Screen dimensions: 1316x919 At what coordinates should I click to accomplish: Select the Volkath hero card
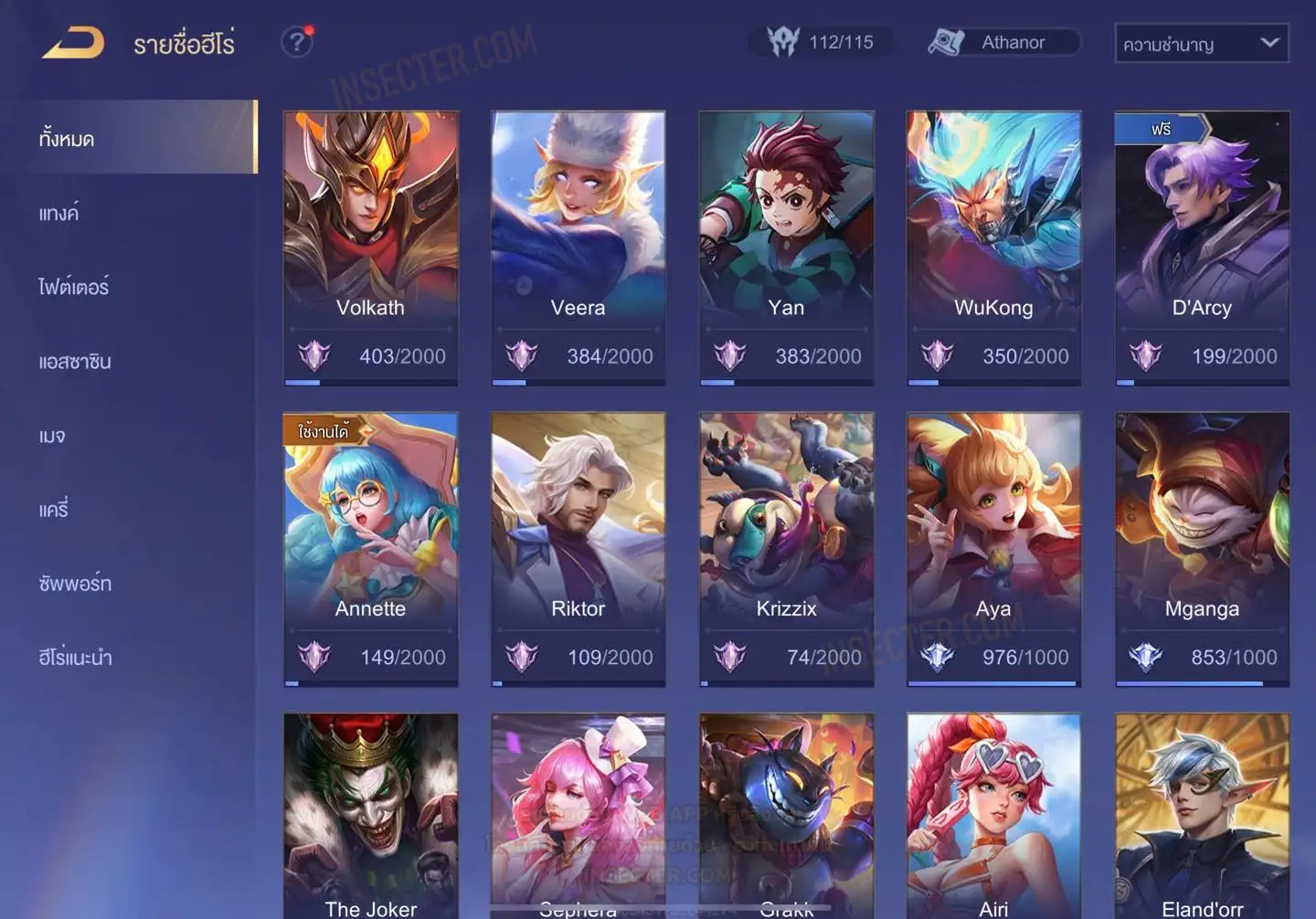pos(370,247)
